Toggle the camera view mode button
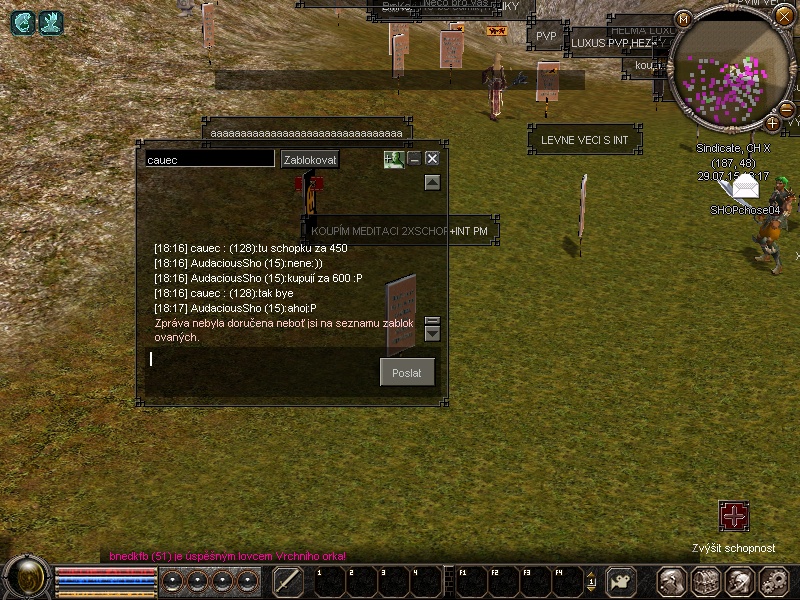 pyautogui.click(x=622, y=581)
